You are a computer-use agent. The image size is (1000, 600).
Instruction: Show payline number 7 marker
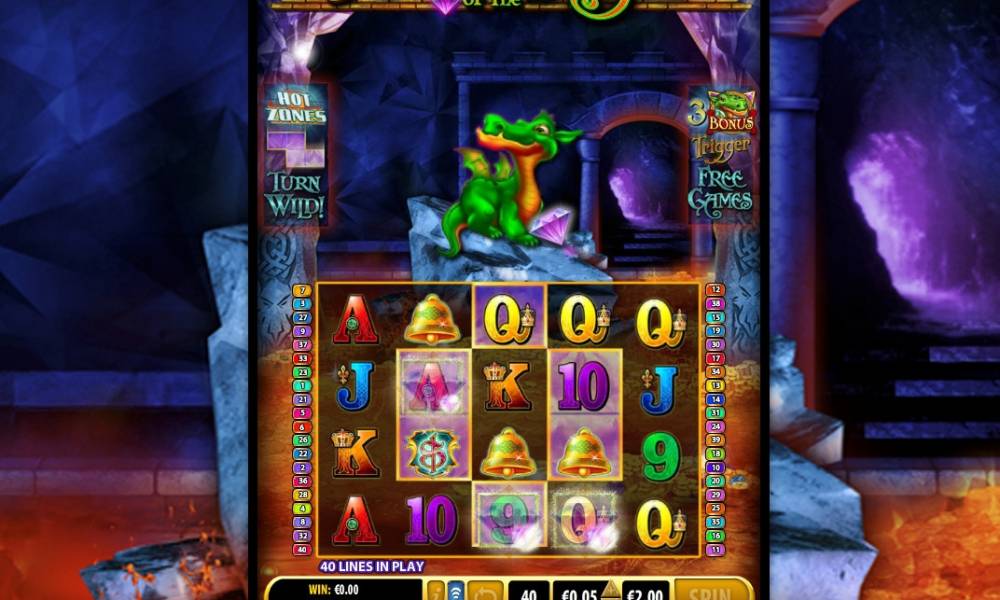coord(302,290)
